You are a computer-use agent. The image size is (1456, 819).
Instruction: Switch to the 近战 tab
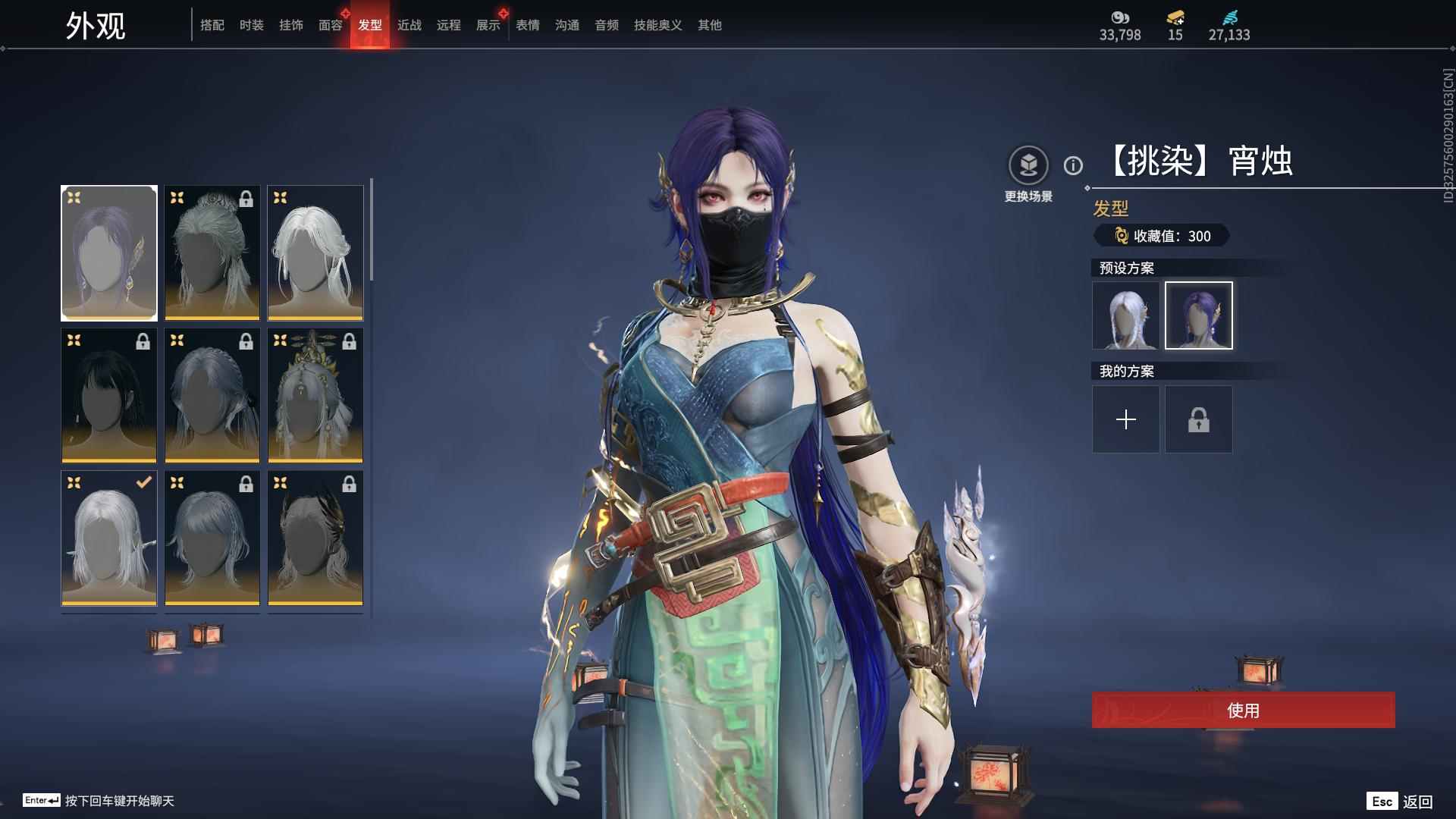(409, 25)
